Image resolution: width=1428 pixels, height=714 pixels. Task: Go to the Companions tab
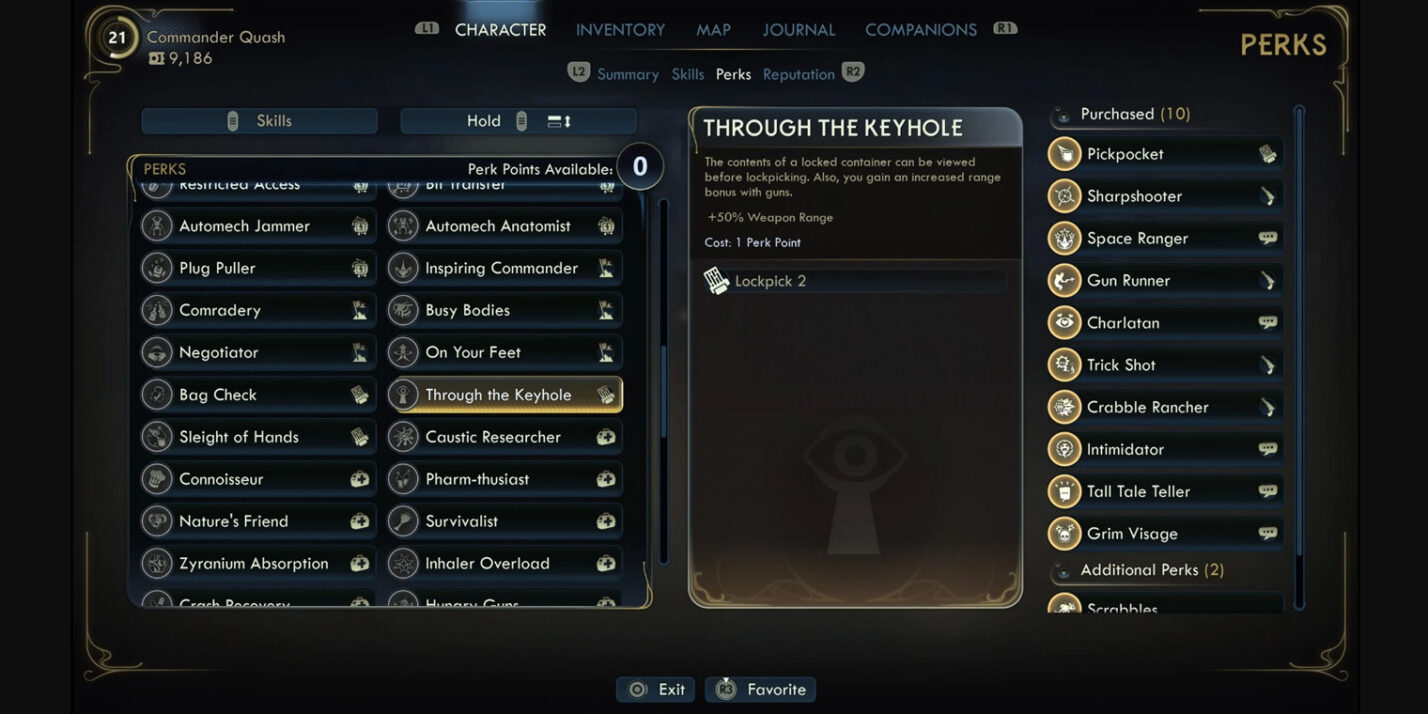click(x=920, y=30)
